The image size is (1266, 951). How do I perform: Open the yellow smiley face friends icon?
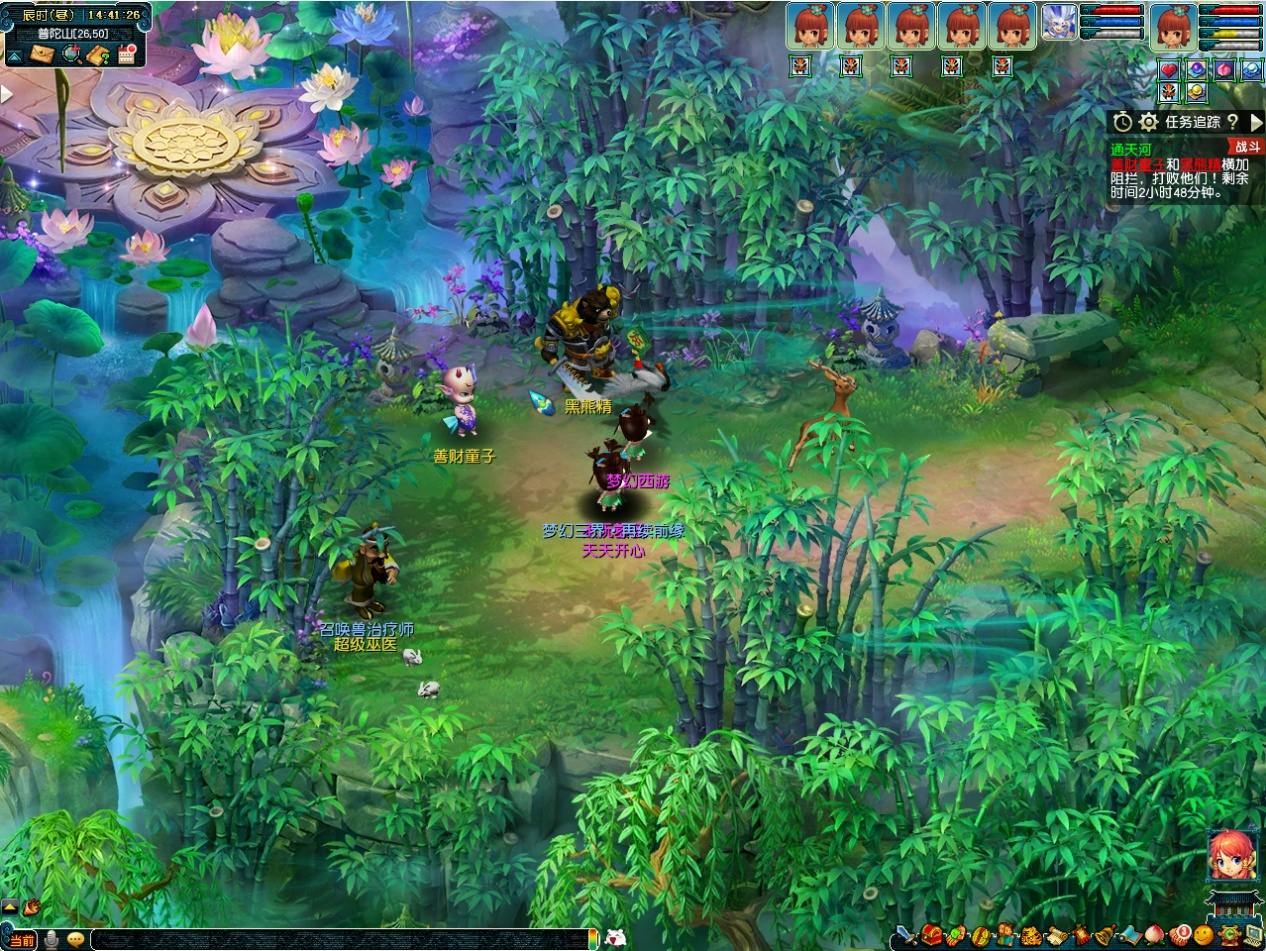point(1203,936)
